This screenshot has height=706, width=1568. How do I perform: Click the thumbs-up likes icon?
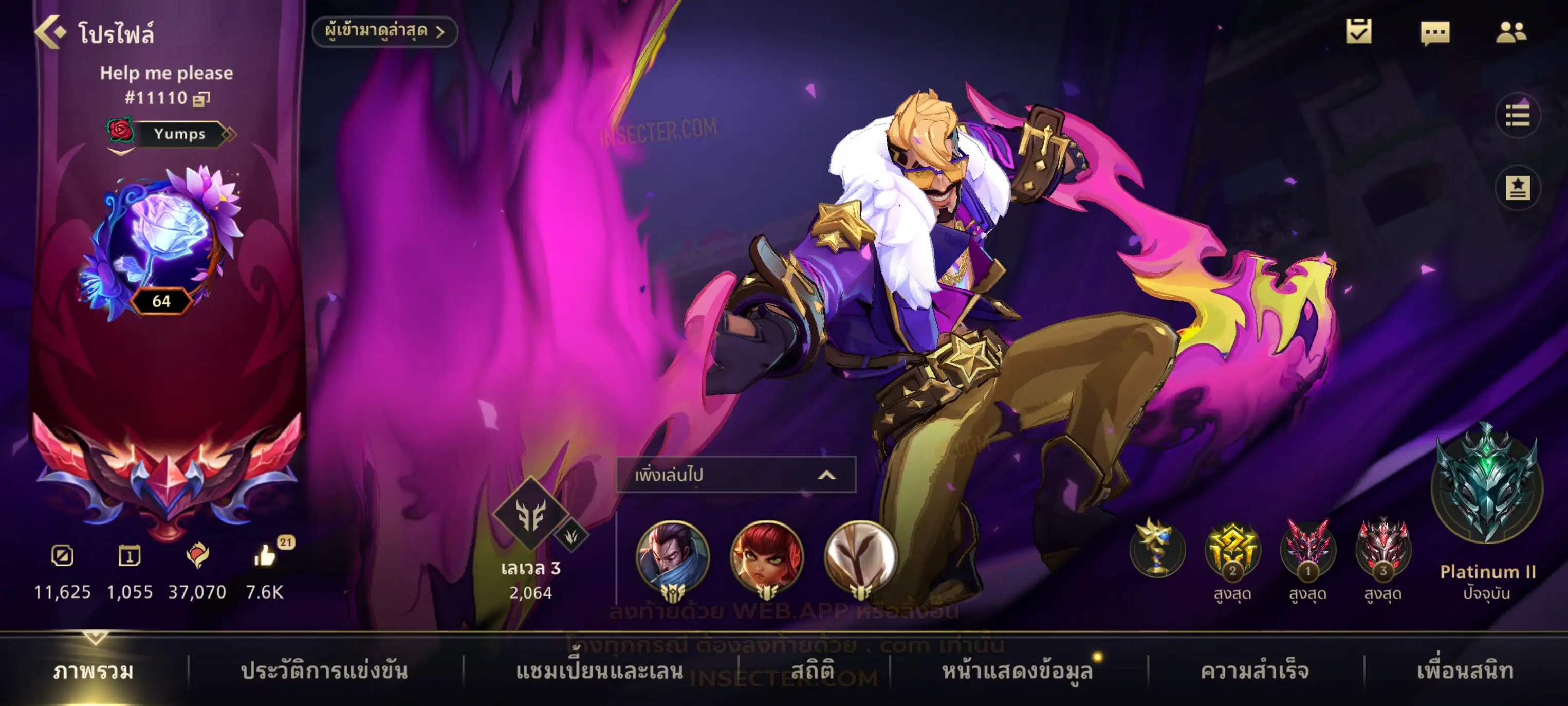265,555
